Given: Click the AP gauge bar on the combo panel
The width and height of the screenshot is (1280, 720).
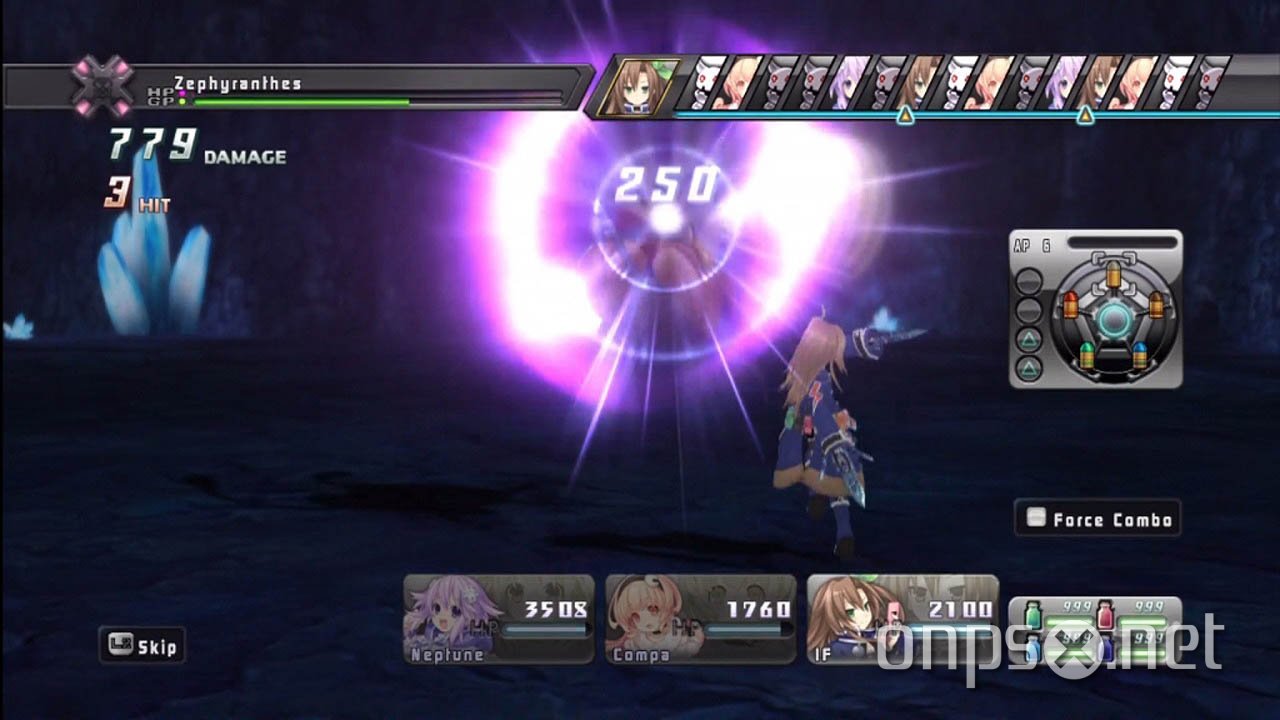Looking at the screenshot, I should pyautogui.click(x=1122, y=241).
